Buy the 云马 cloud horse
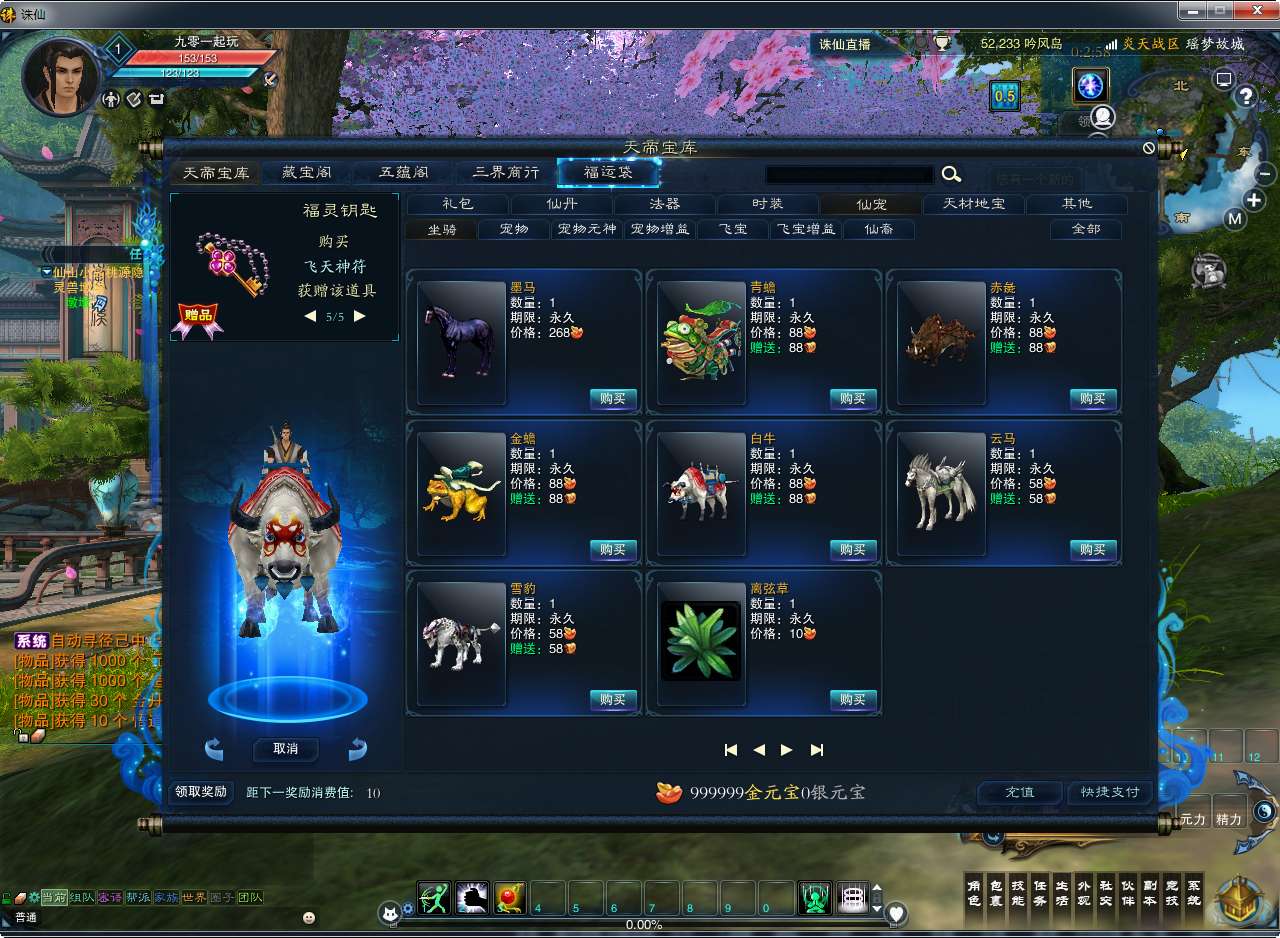 pos(1093,550)
